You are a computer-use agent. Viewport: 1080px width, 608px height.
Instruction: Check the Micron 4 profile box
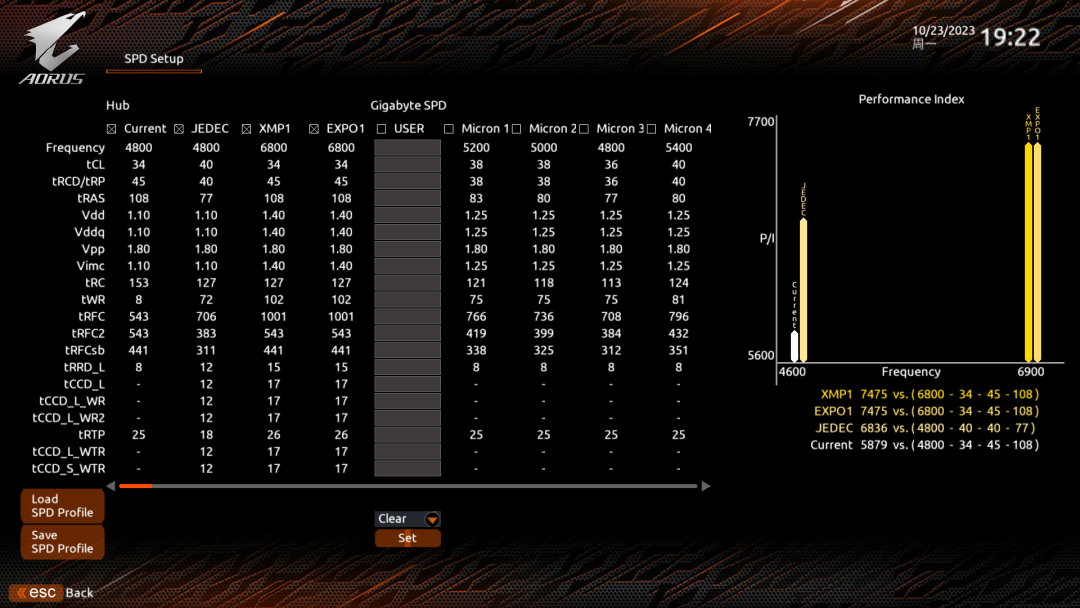tap(651, 129)
